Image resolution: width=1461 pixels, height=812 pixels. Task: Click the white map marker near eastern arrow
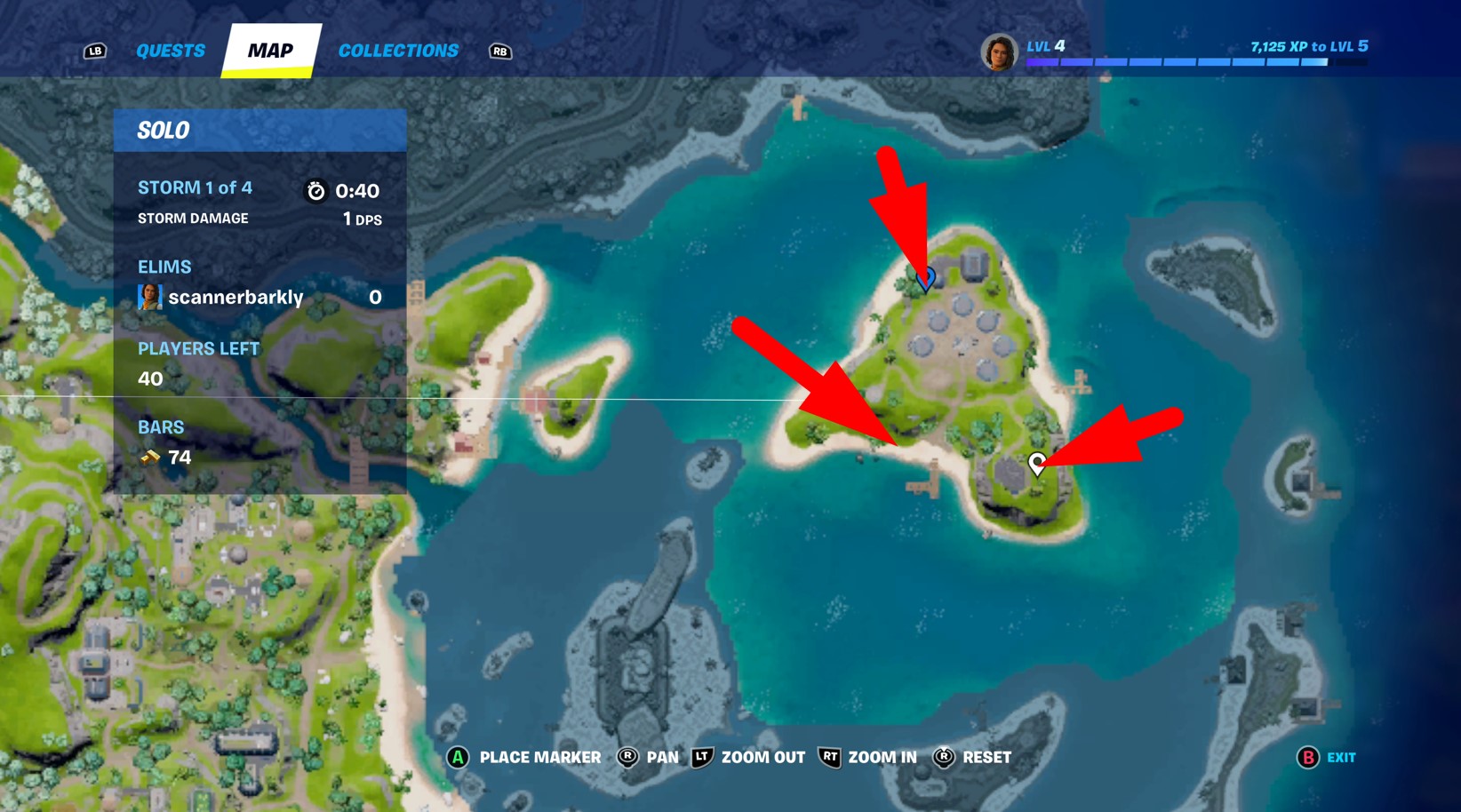click(x=1036, y=462)
